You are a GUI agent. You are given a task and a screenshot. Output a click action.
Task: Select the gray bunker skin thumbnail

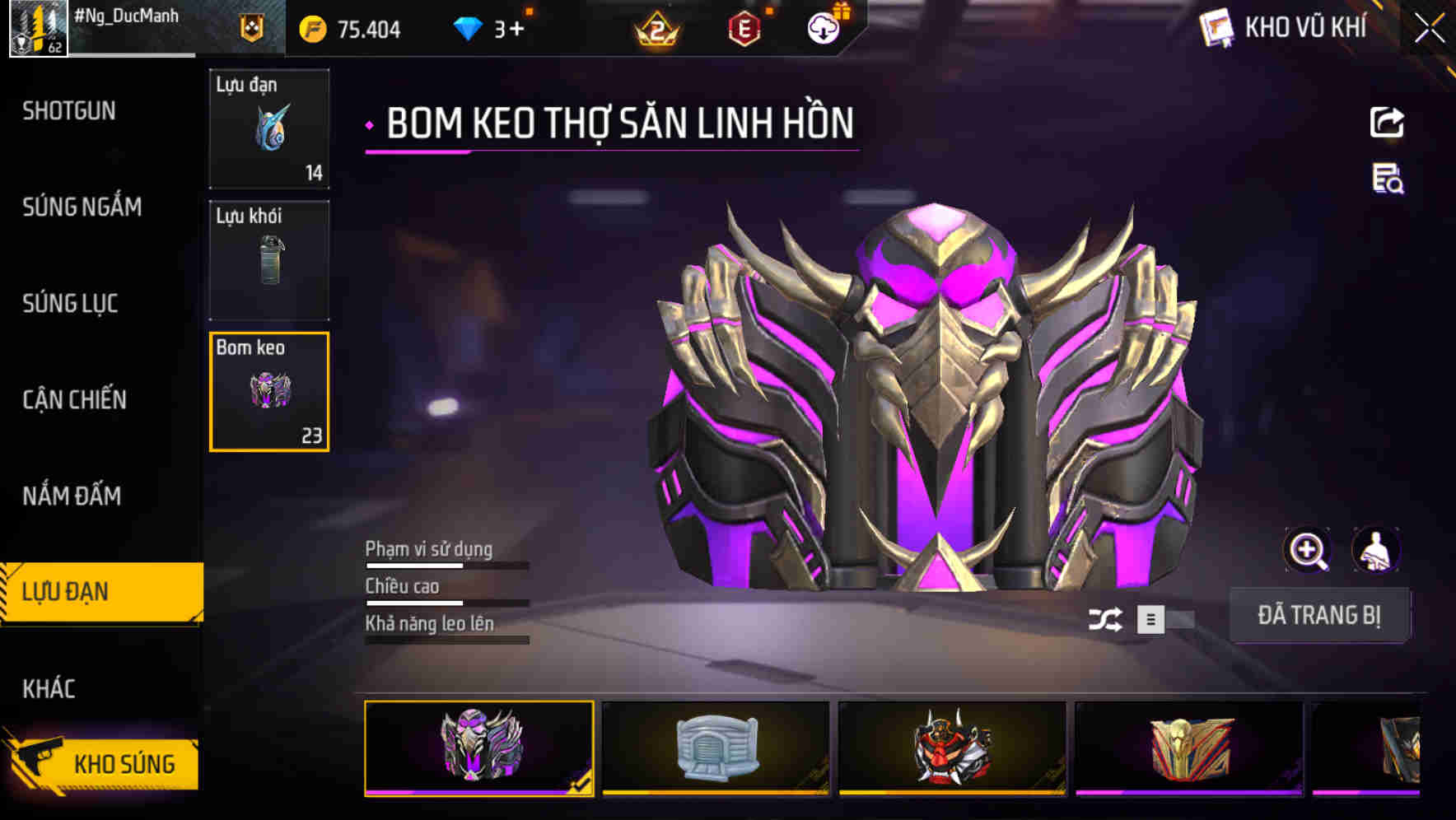(718, 748)
